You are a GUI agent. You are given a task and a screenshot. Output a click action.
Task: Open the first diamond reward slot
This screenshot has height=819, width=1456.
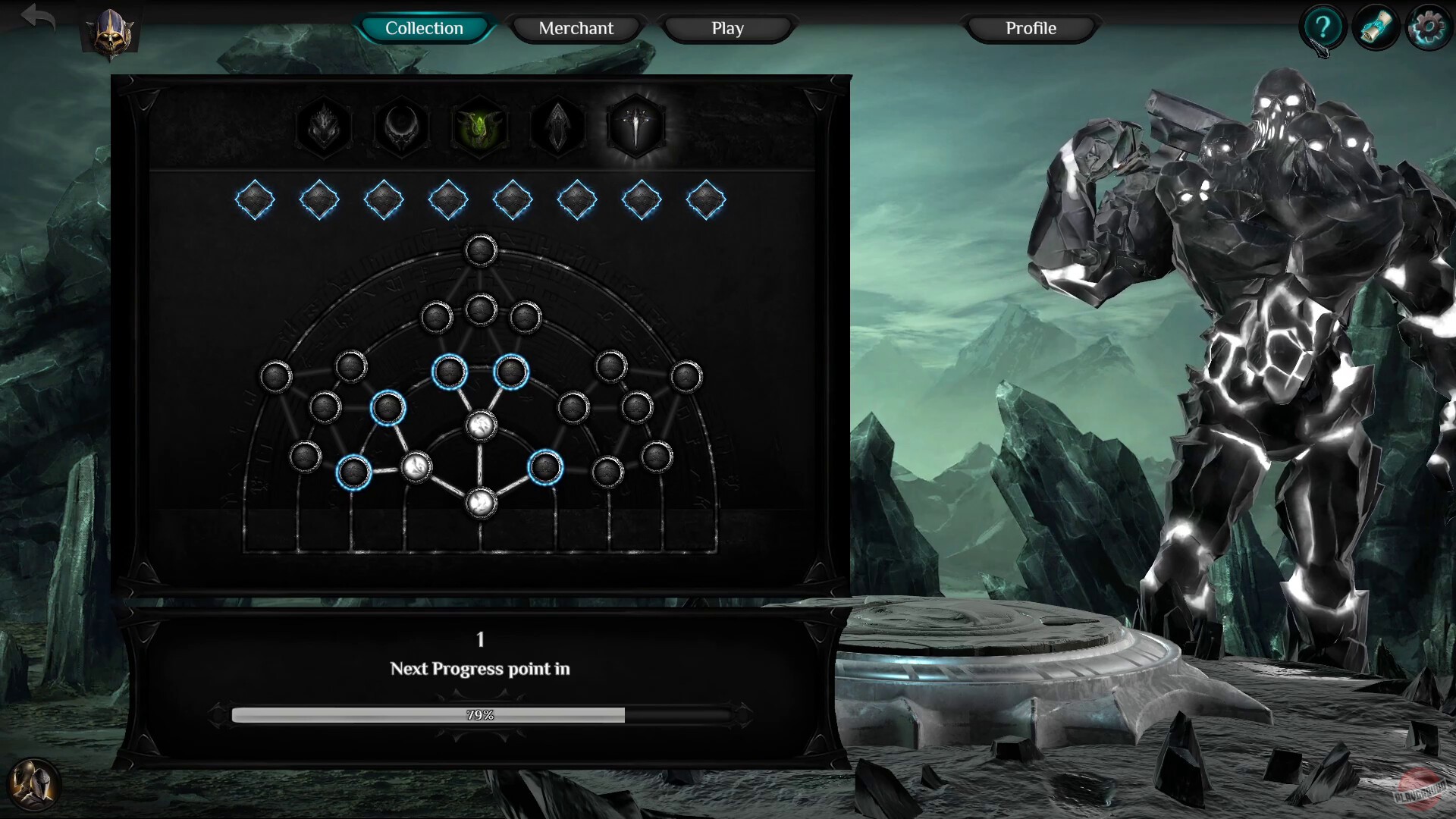255,199
